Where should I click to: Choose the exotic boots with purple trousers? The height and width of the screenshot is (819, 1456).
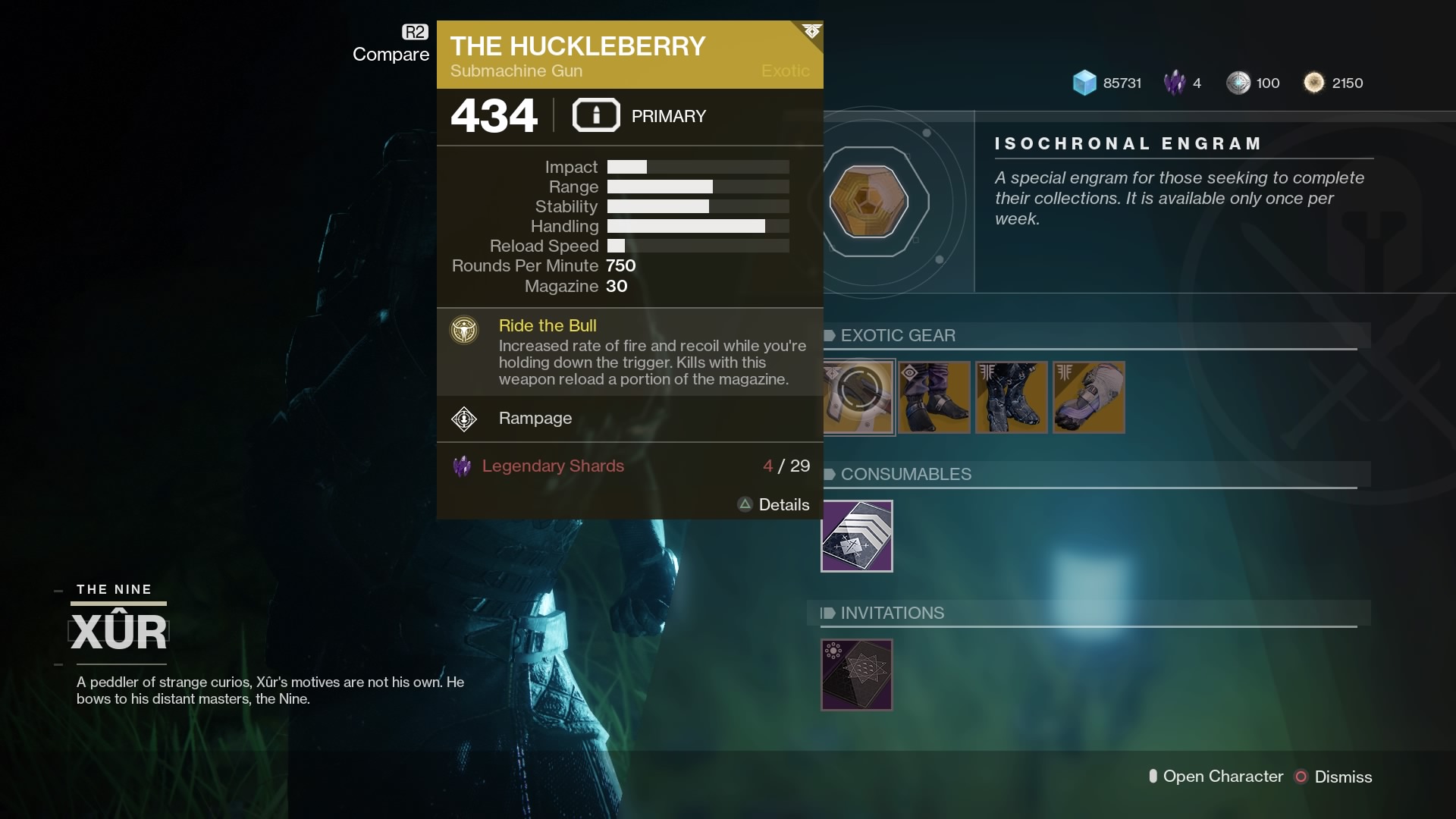click(934, 397)
